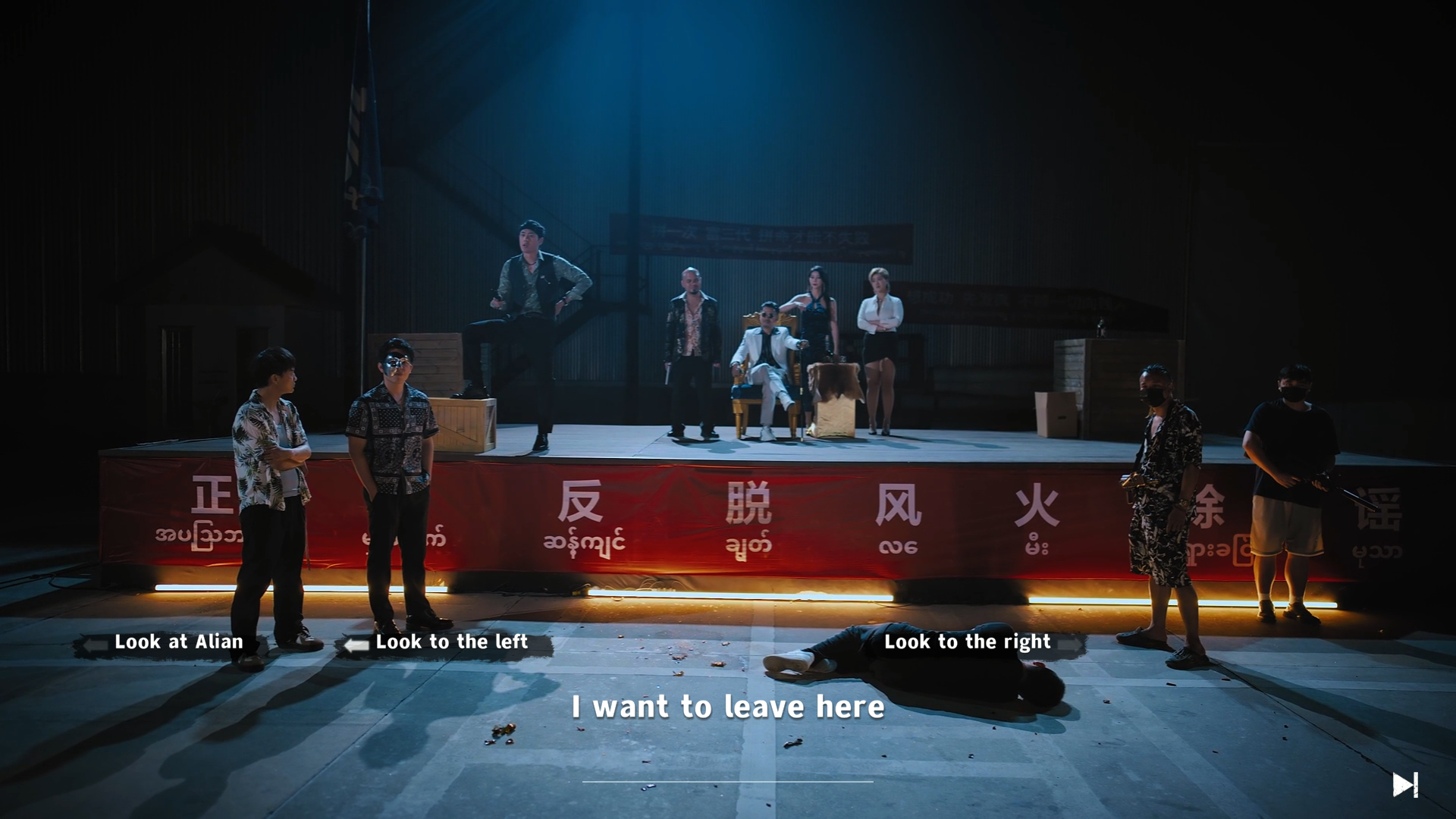Click the red banner with Chinese characters
The image size is (1456, 819).
[682, 516]
